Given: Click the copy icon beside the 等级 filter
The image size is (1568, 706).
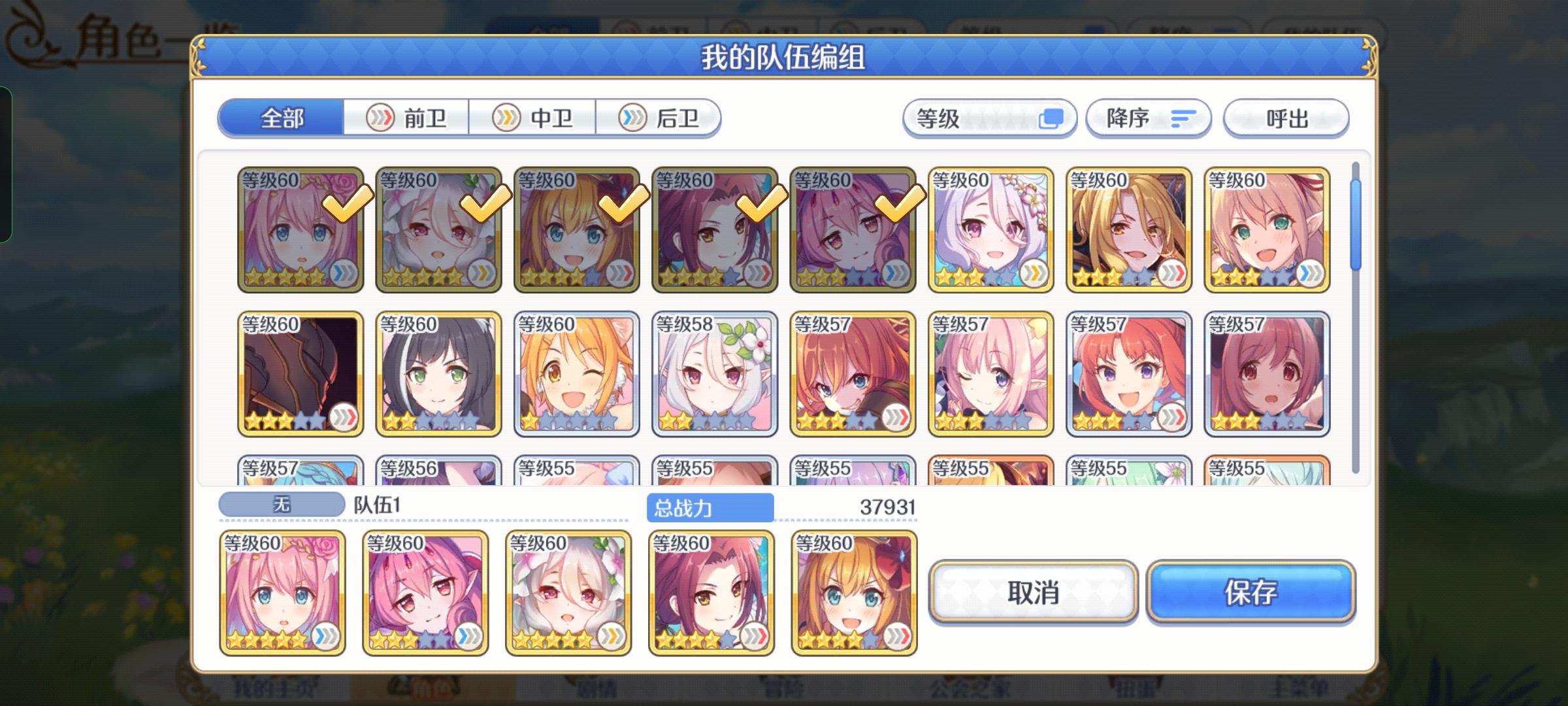Looking at the screenshot, I should 1052,118.
